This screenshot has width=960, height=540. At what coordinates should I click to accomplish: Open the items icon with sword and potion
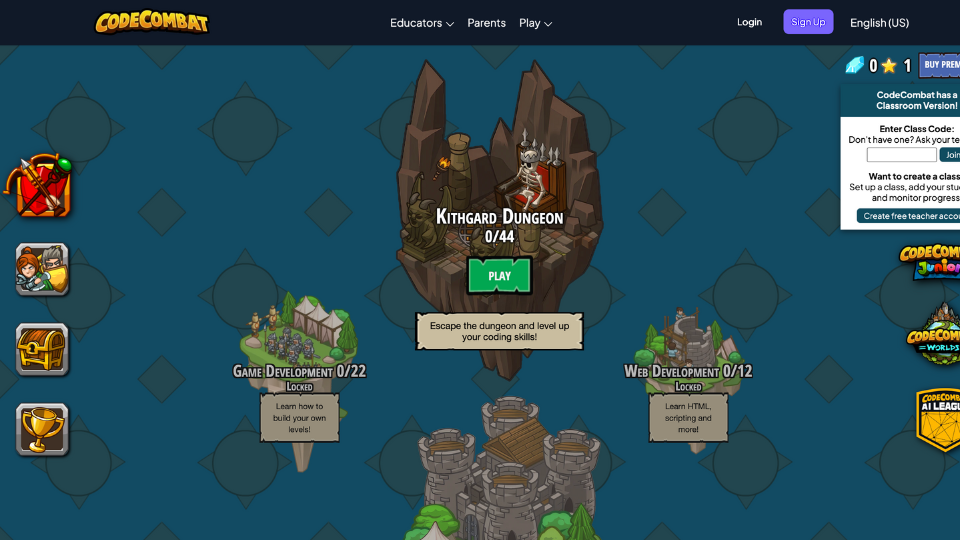(x=42, y=187)
